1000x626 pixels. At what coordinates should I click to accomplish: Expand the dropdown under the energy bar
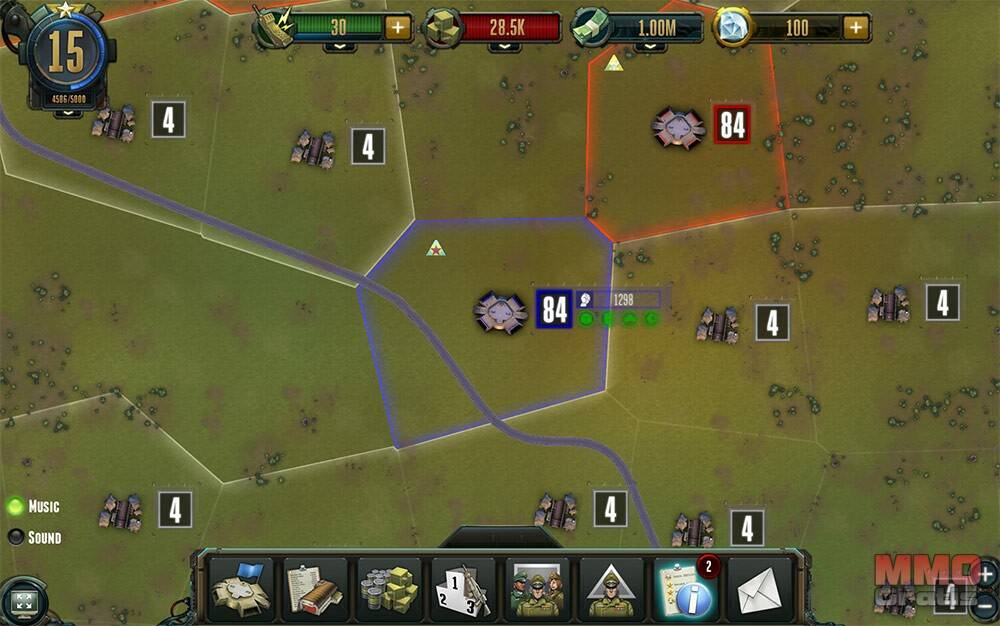click(338, 46)
